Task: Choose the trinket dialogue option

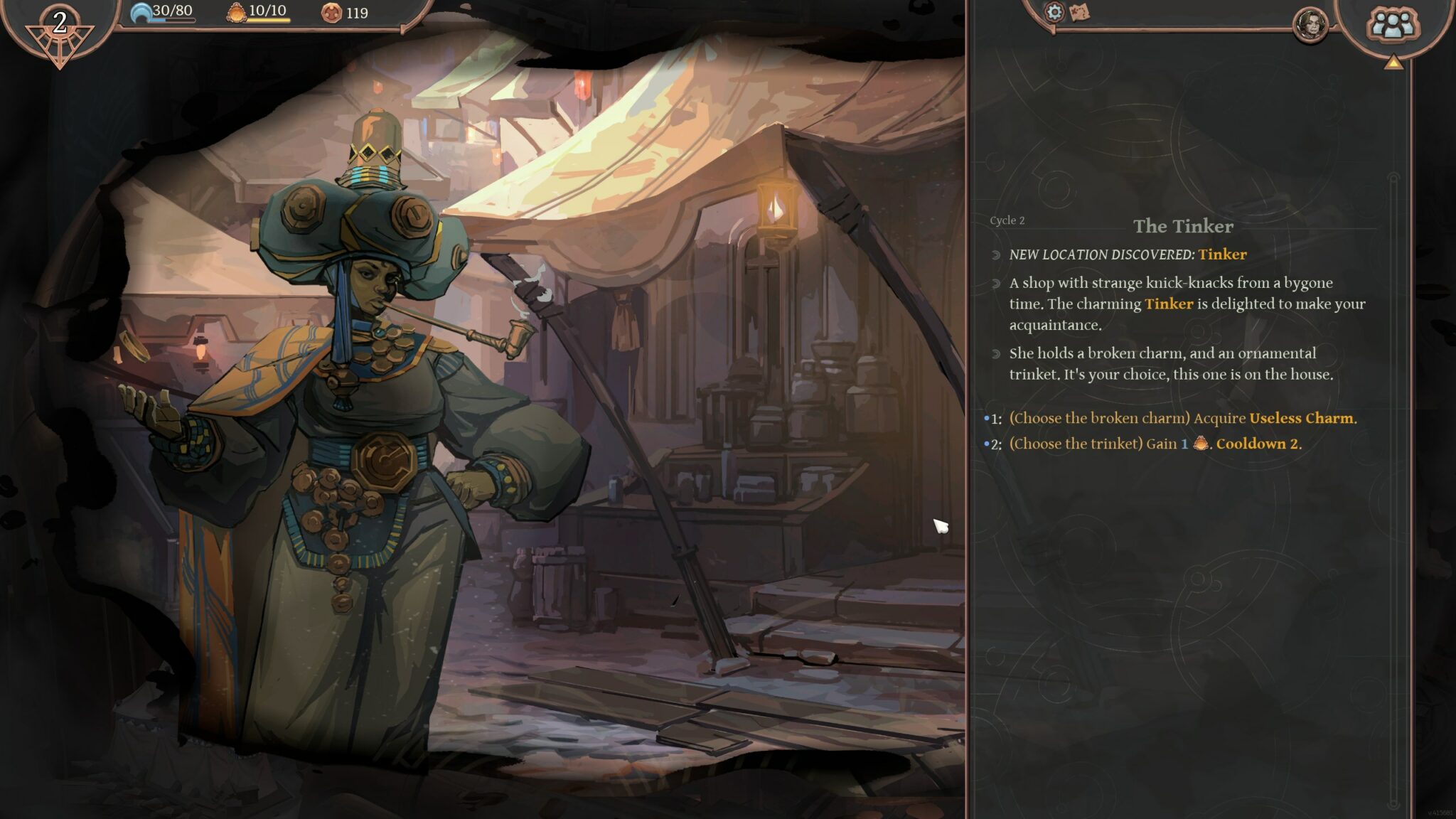Action: 1155,444
